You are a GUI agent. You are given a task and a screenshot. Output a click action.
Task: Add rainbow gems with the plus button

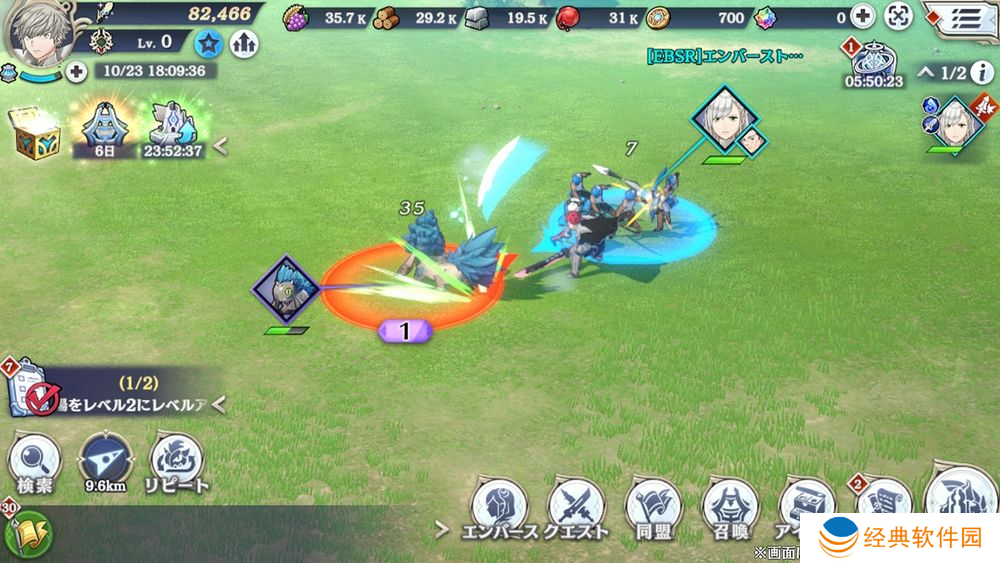click(x=862, y=17)
